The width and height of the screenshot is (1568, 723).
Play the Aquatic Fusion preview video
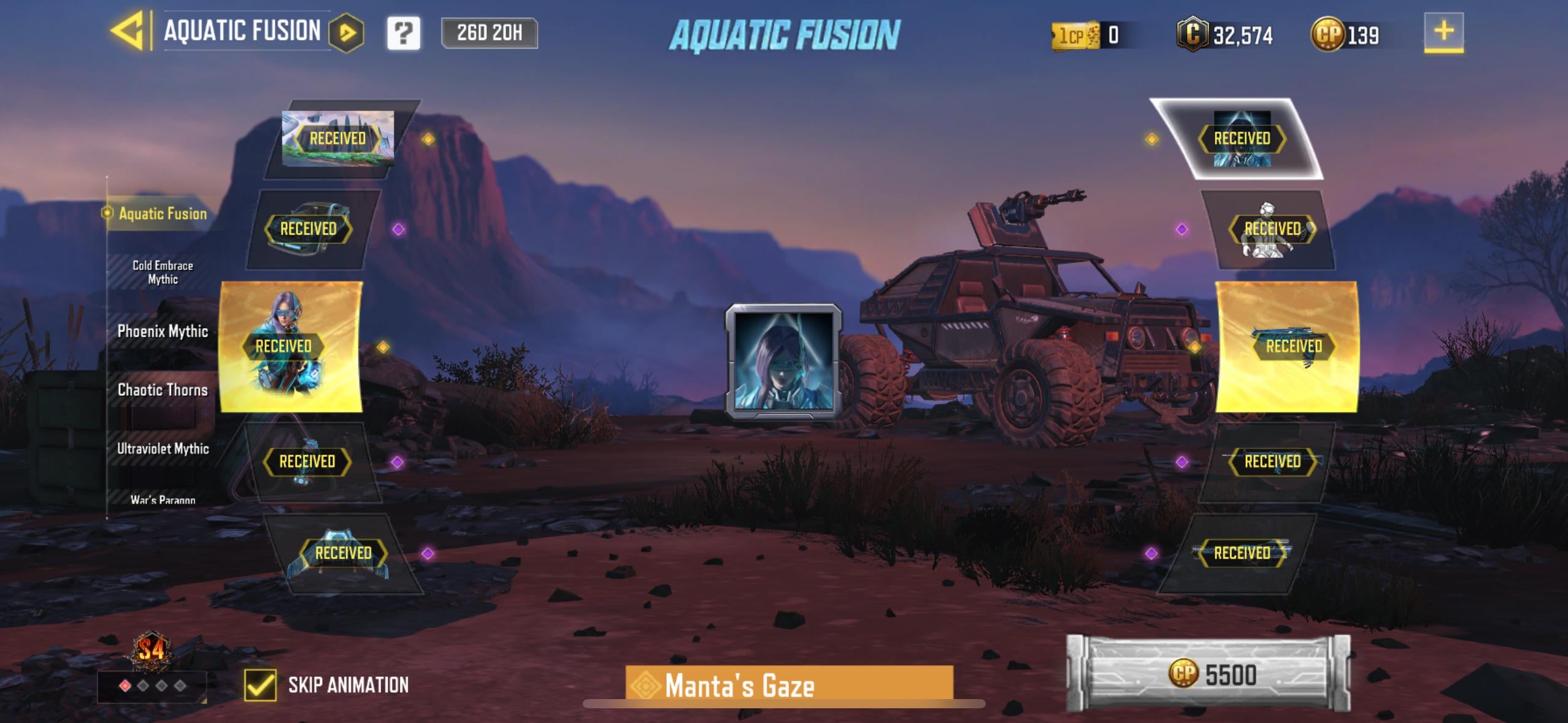click(347, 33)
